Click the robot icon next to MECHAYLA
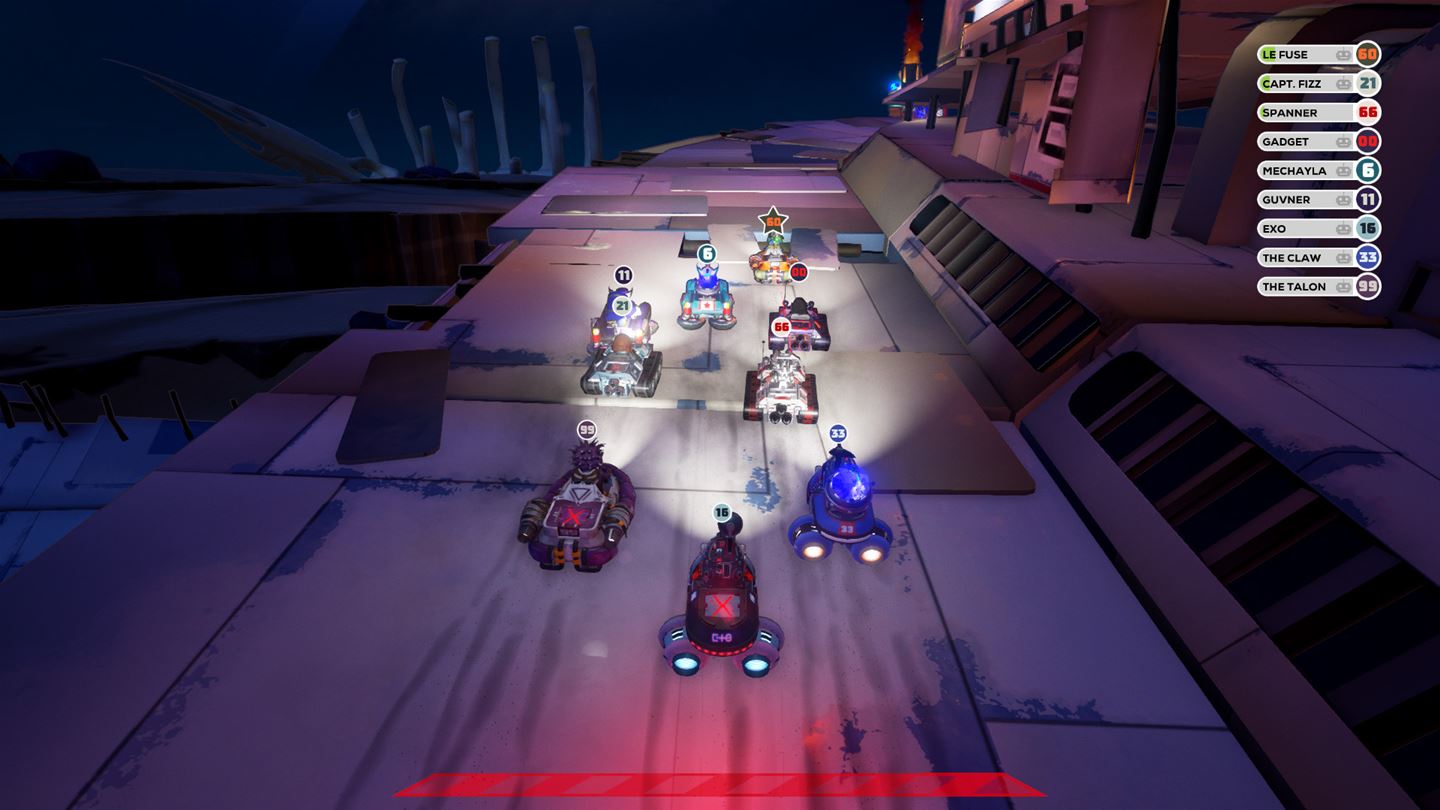Image resolution: width=1440 pixels, height=810 pixels. point(1343,169)
